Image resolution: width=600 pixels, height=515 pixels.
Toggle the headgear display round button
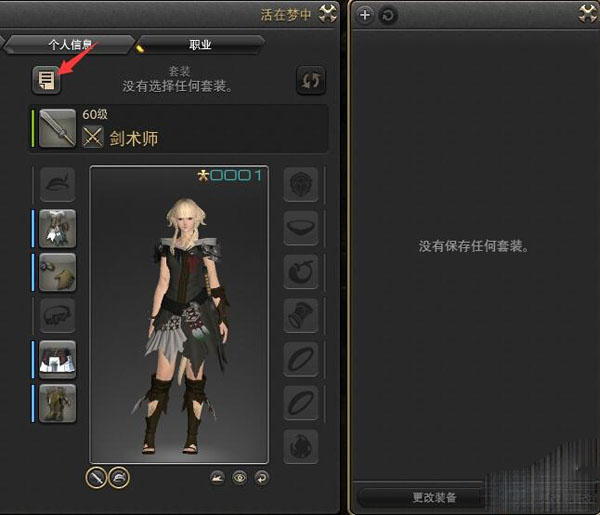pyautogui.click(x=118, y=478)
